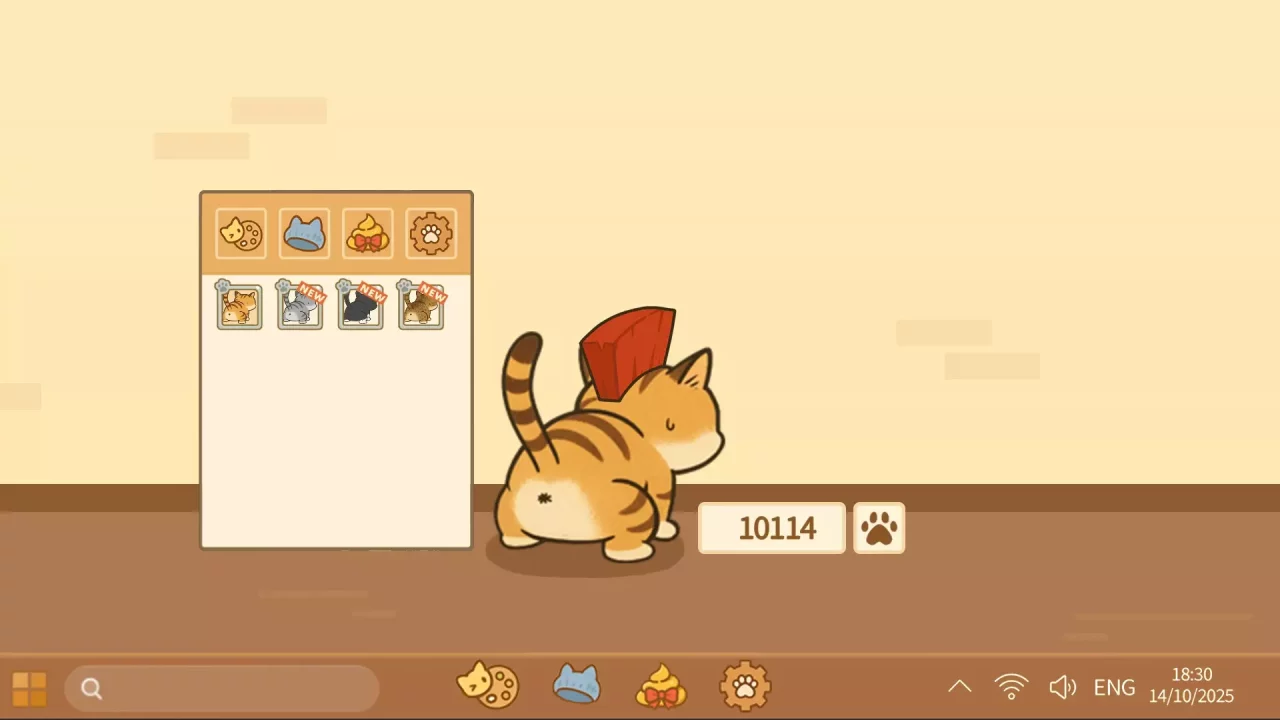The height and width of the screenshot is (720, 1280).
Task: Click the ribboned poop taskbar icon
Action: click(x=660, y=686)
